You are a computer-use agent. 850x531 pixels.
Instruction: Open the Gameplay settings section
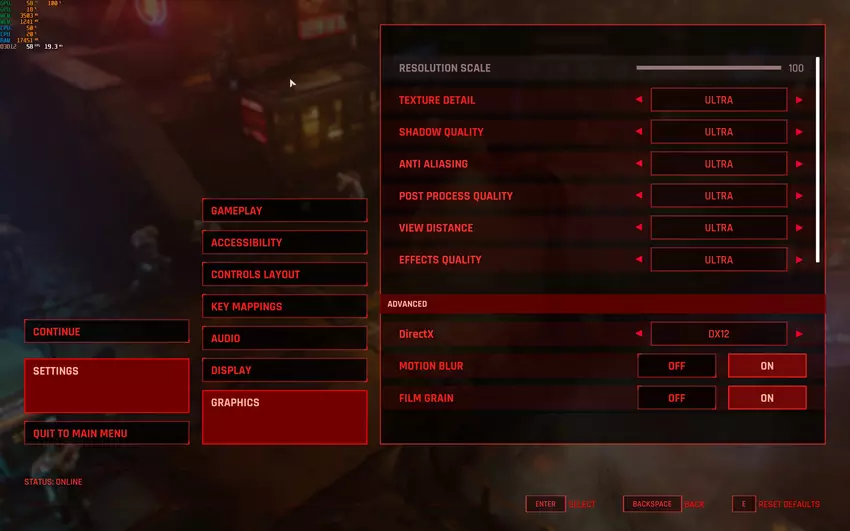pos(284,211)
